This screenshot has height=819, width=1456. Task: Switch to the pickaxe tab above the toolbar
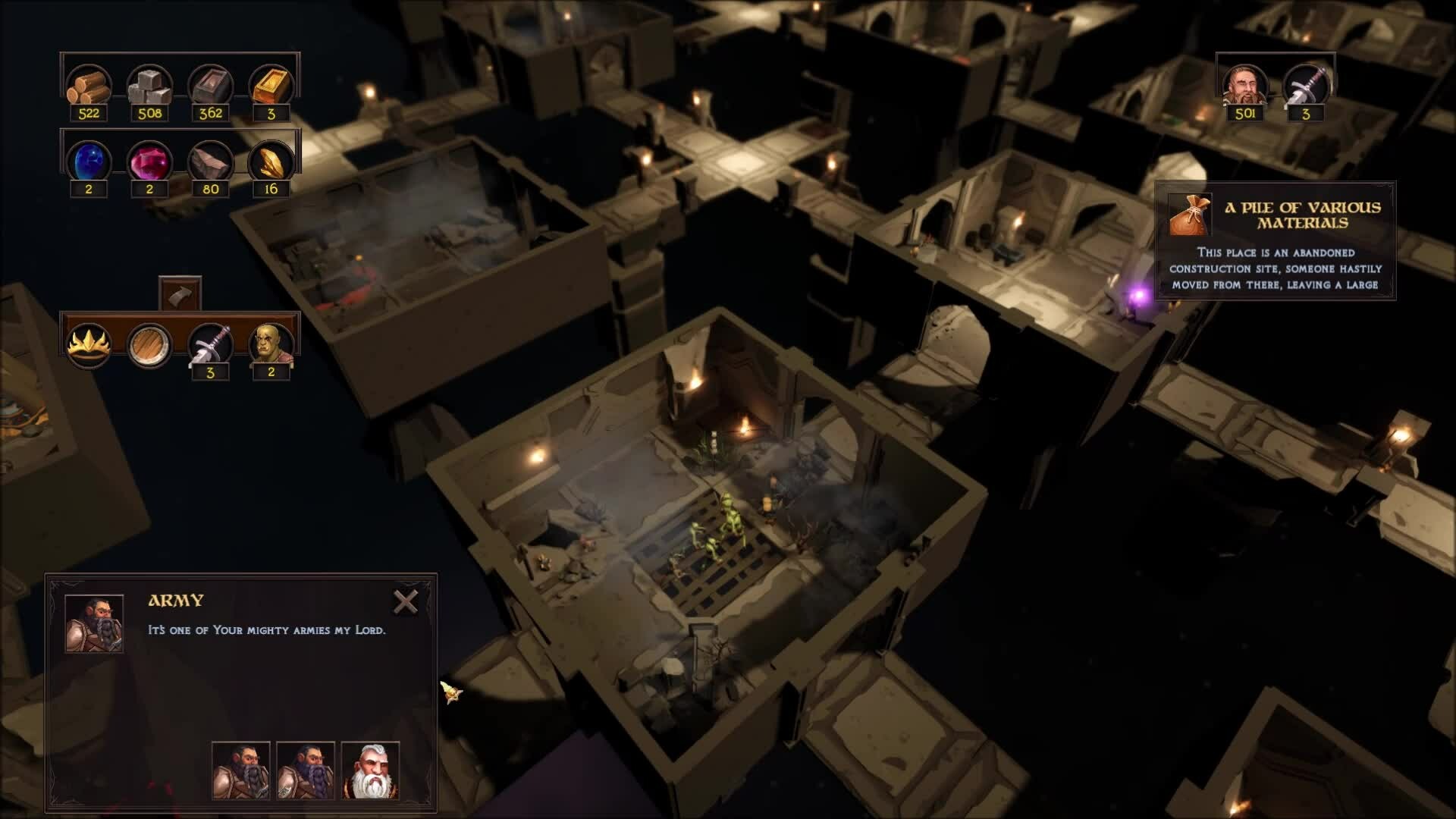180,294
